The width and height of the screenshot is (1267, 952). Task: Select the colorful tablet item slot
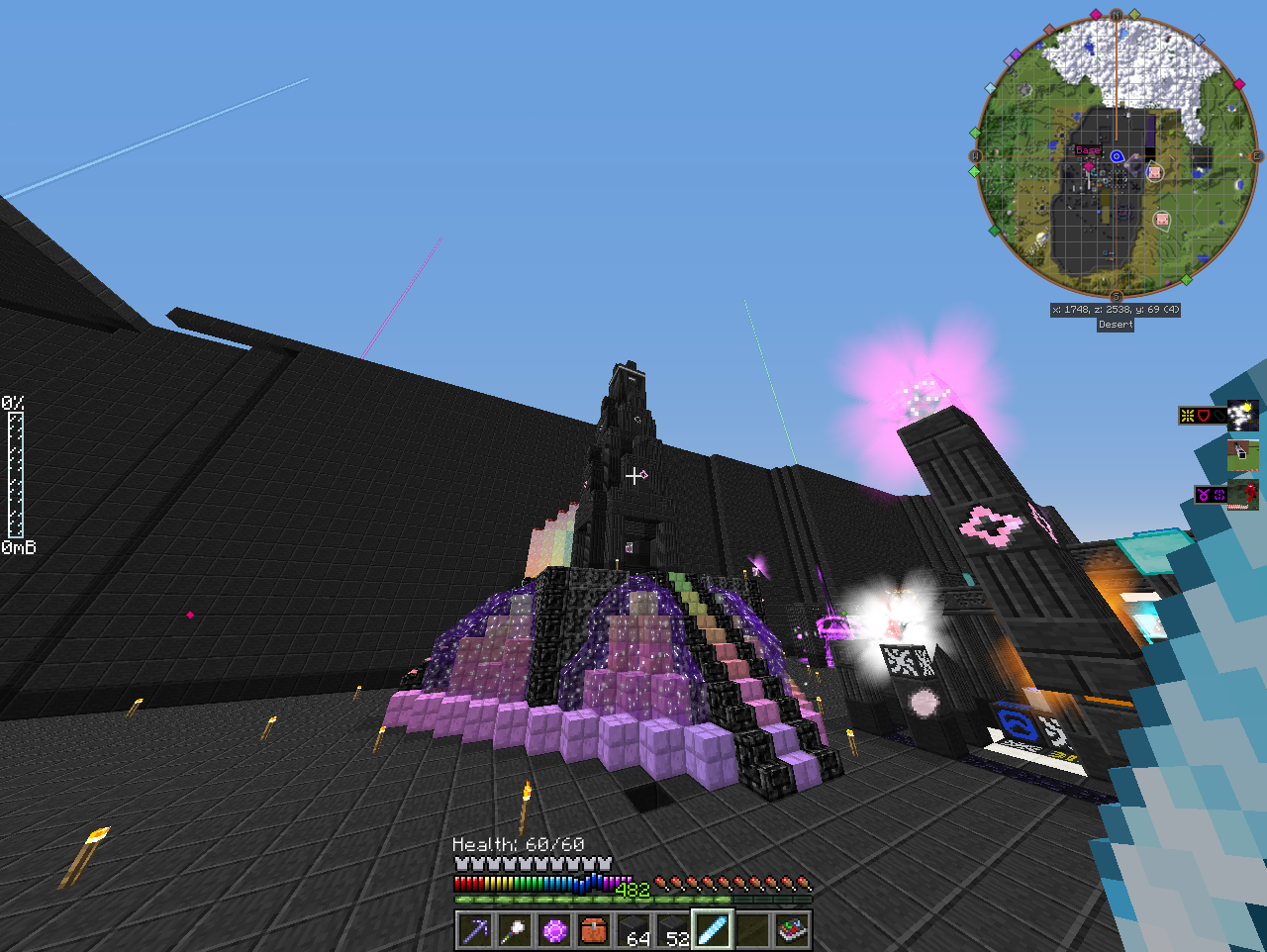pyautogui.click(x=792, y=931)
